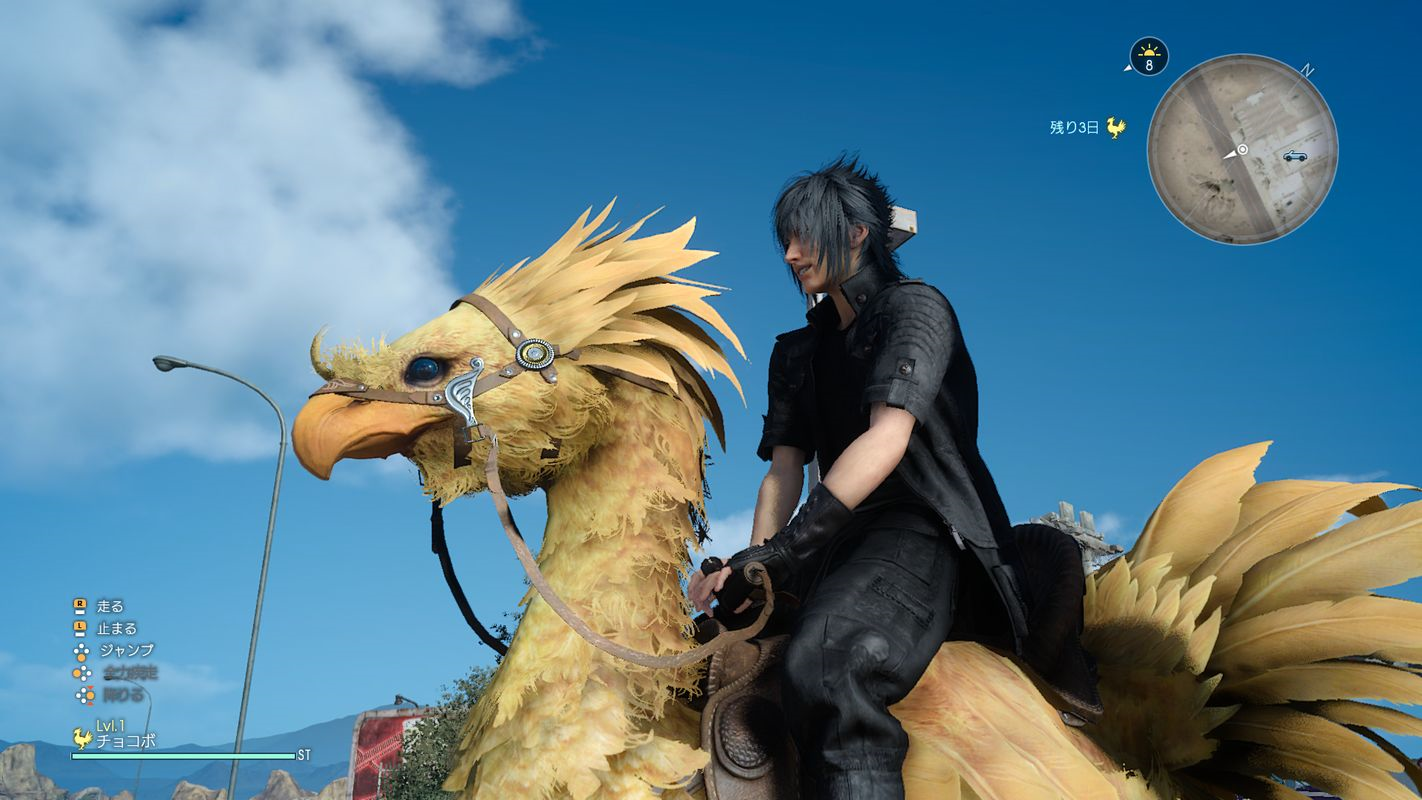Viewport: 1422px width, 800px height.
Task: Enable the 全力疾走 sprint action
Action: (128, 673)
